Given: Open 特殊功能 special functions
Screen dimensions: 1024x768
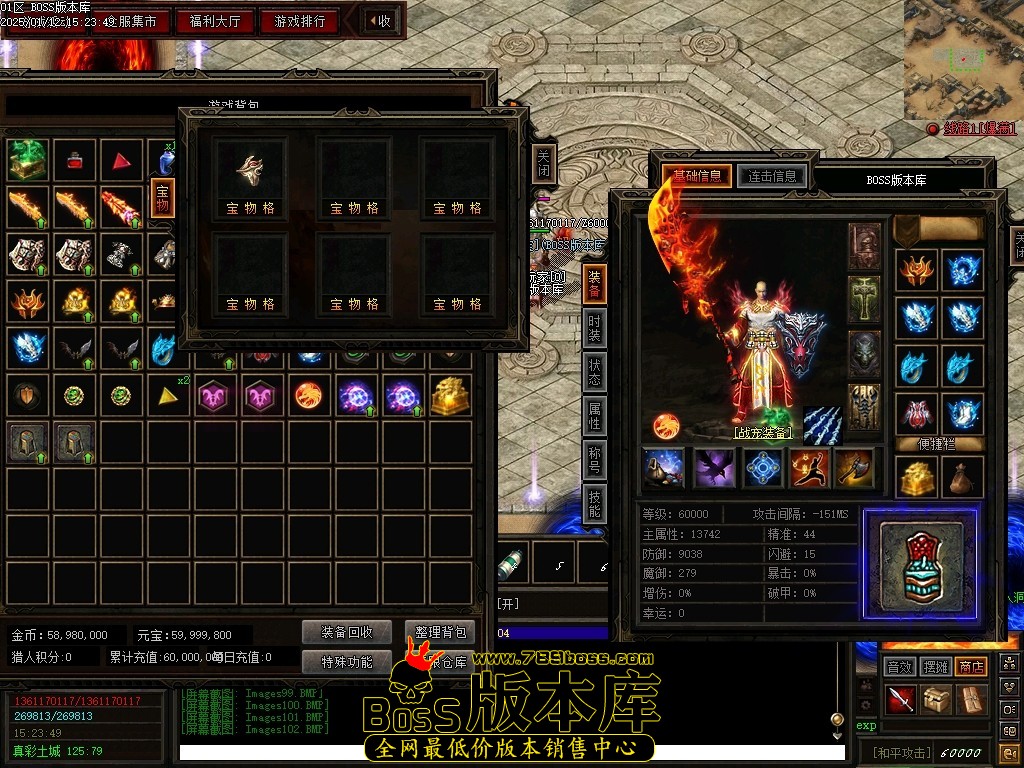Looking at the screenshot, I should point(347,661).
